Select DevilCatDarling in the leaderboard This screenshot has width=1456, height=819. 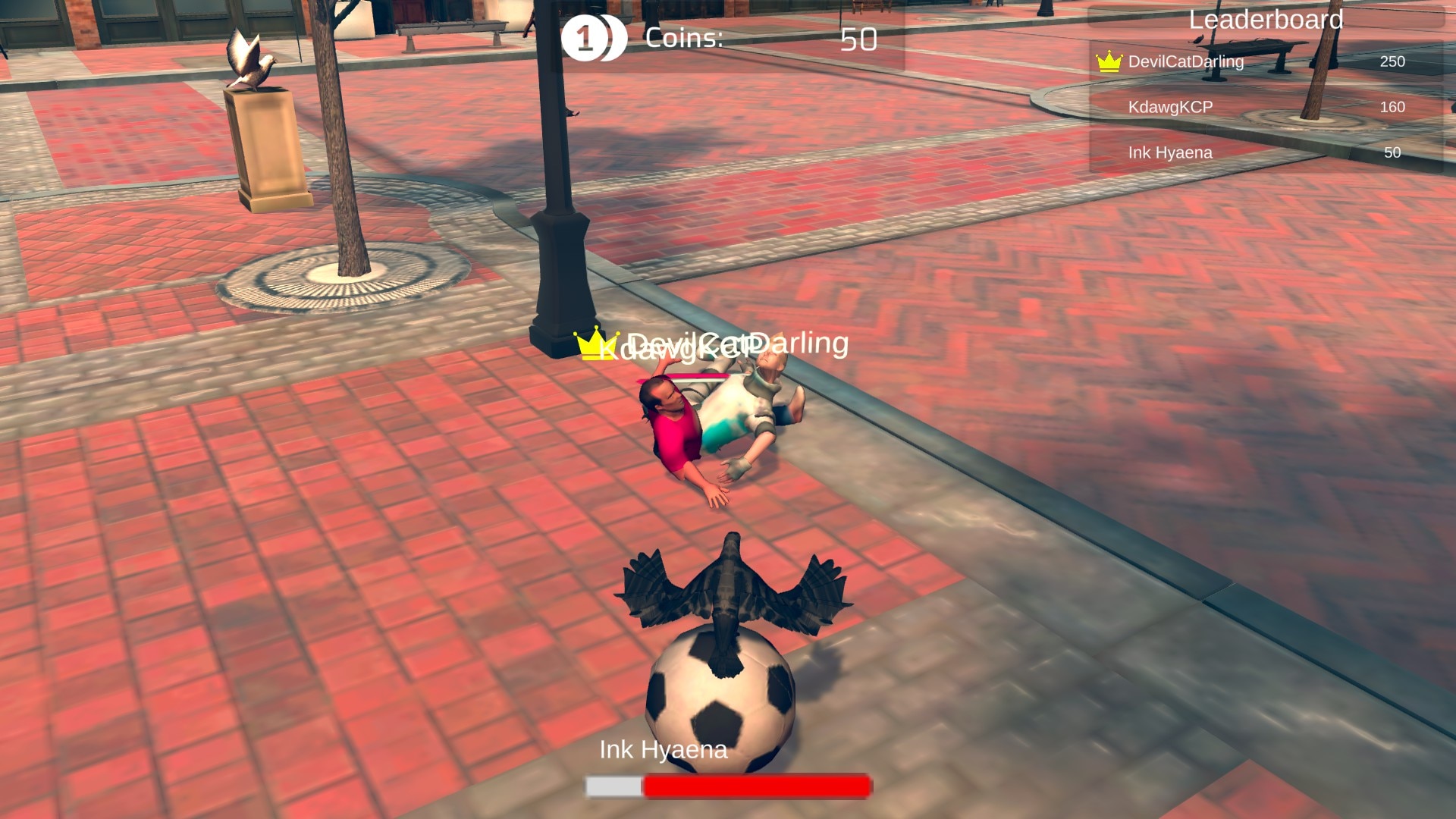coord(1186,61)
